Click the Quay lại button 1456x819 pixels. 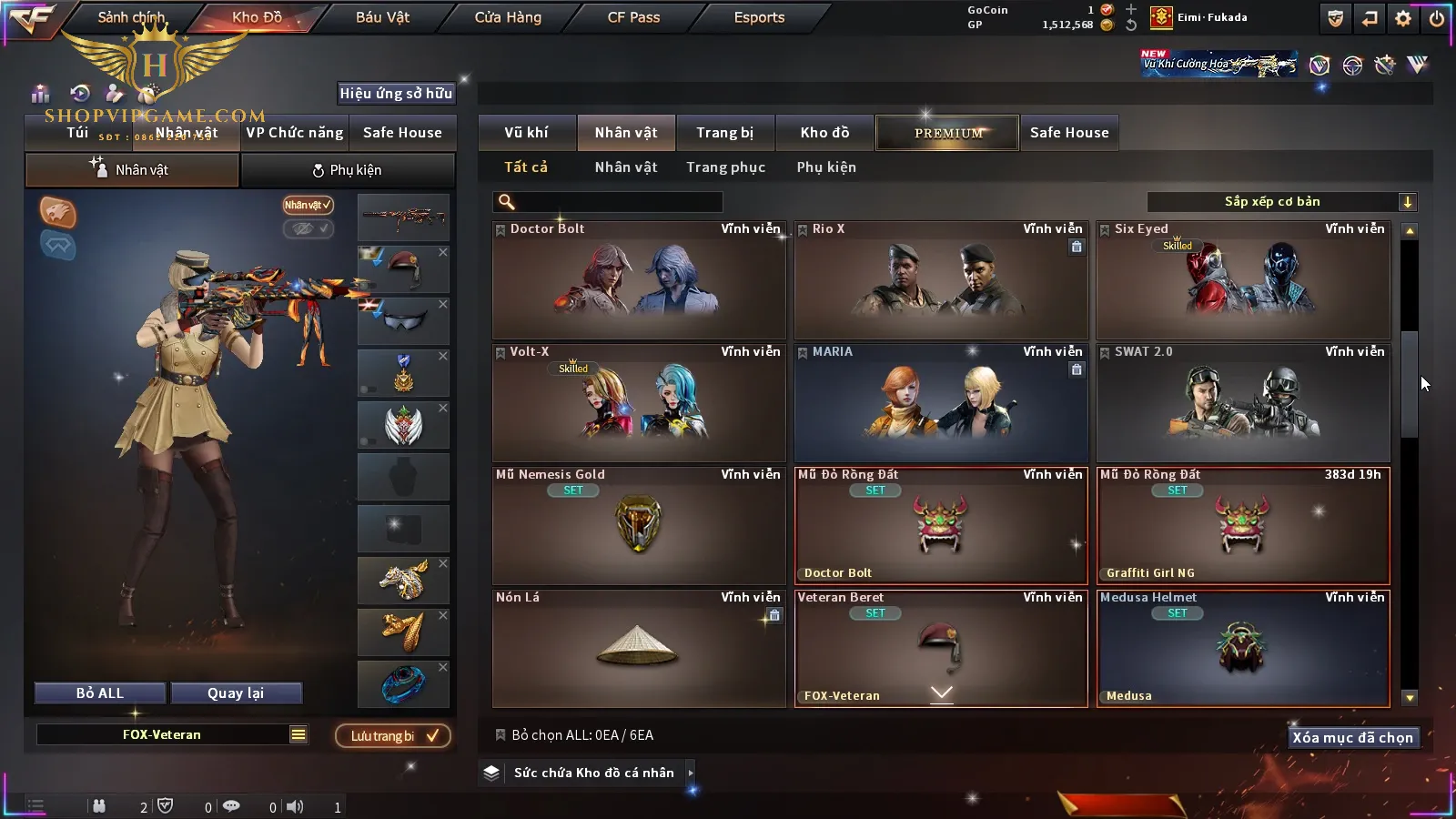(236, 693)
